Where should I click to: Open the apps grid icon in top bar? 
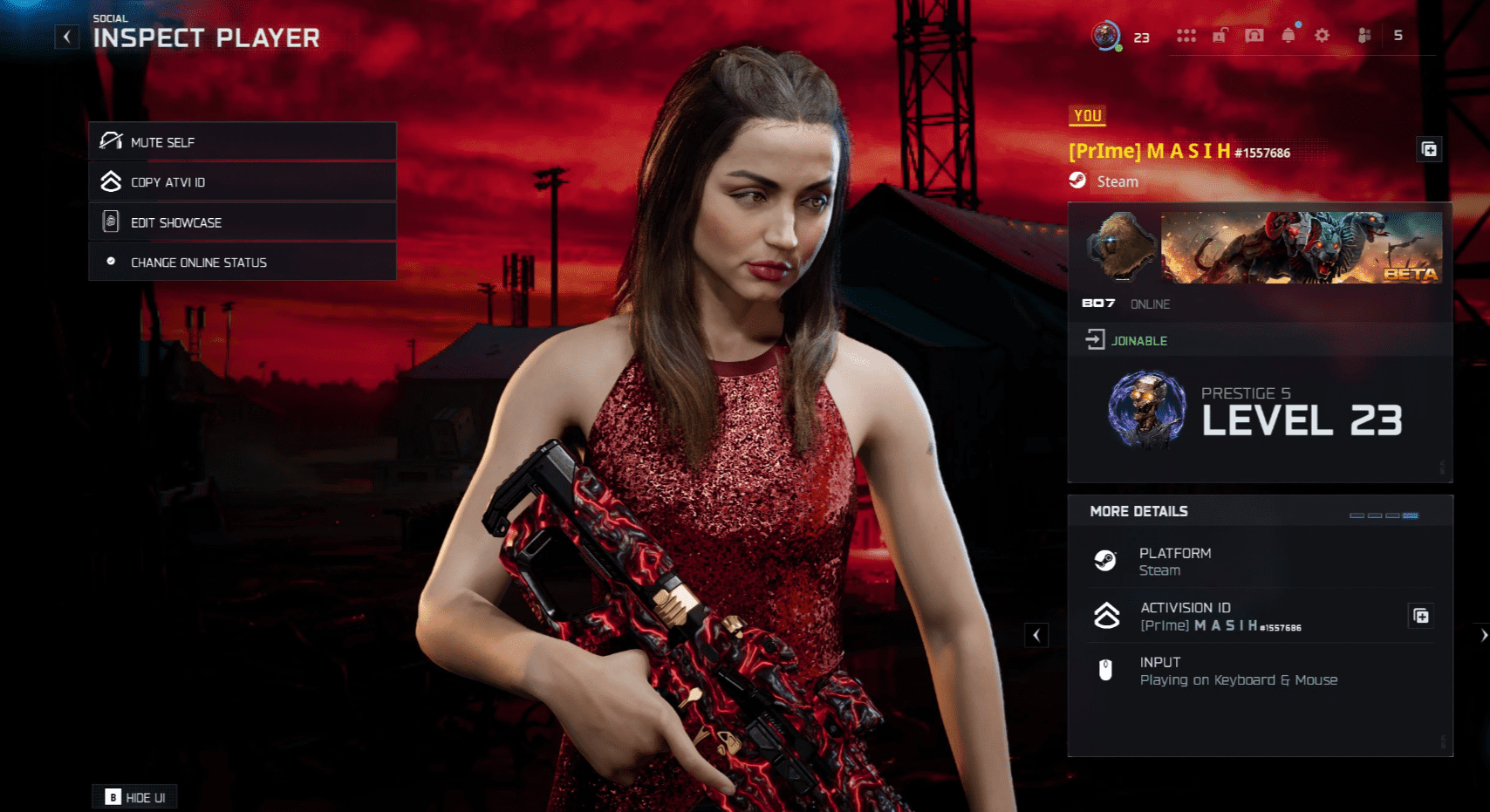(1186, 35)
